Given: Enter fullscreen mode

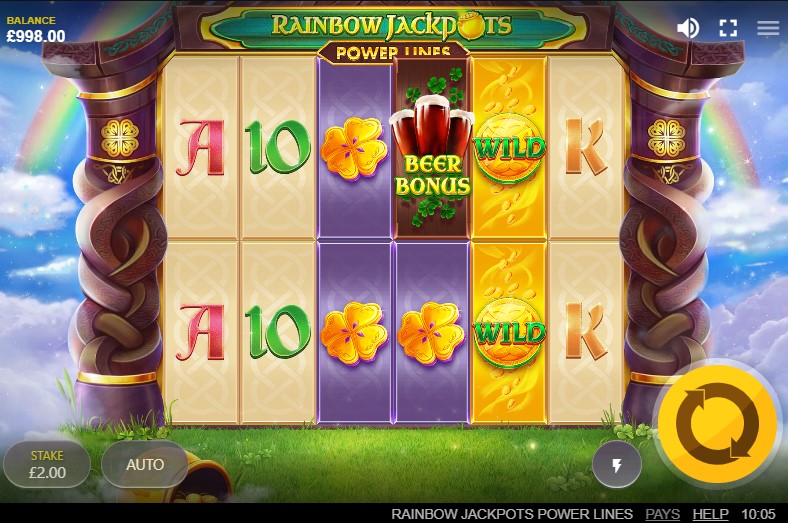Looking at the screenshot, I should tap(728, 28).
